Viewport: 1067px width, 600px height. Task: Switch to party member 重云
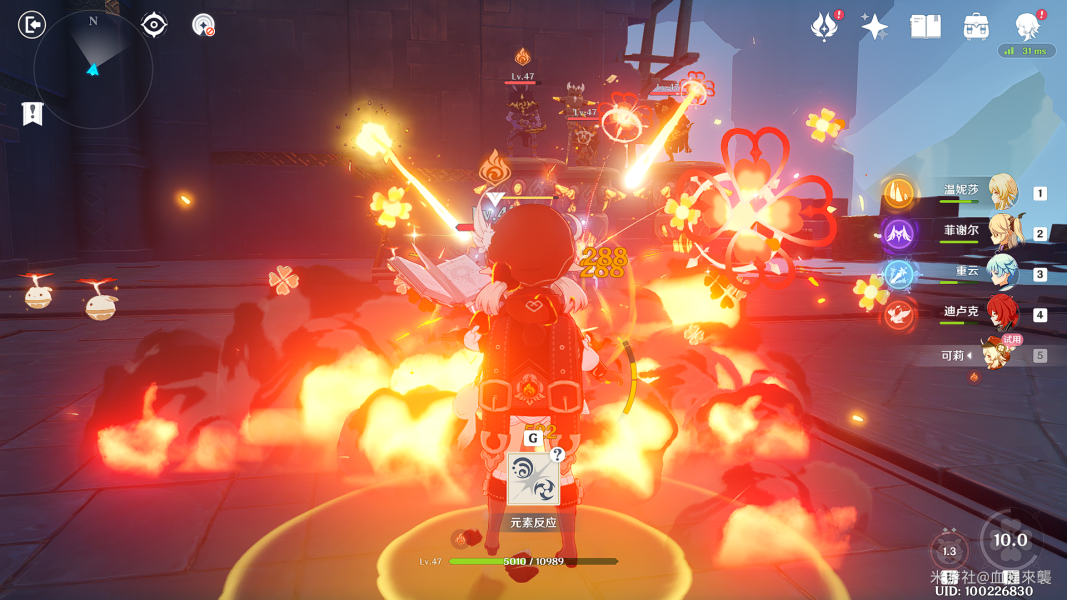[x=1000, y=272]
